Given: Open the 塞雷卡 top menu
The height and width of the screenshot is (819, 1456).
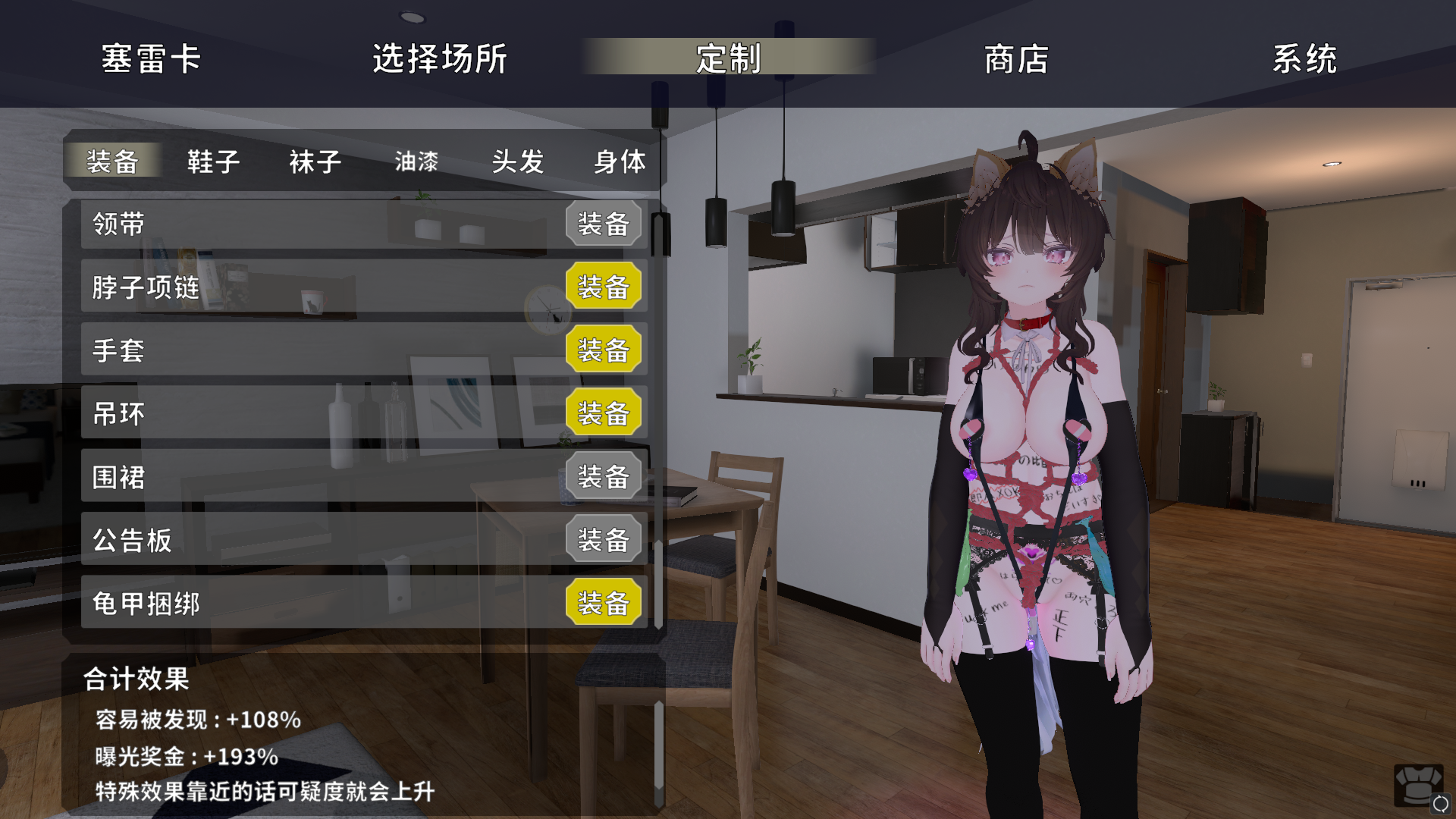Looking at the screenshot, I should [x=151, y=58].
